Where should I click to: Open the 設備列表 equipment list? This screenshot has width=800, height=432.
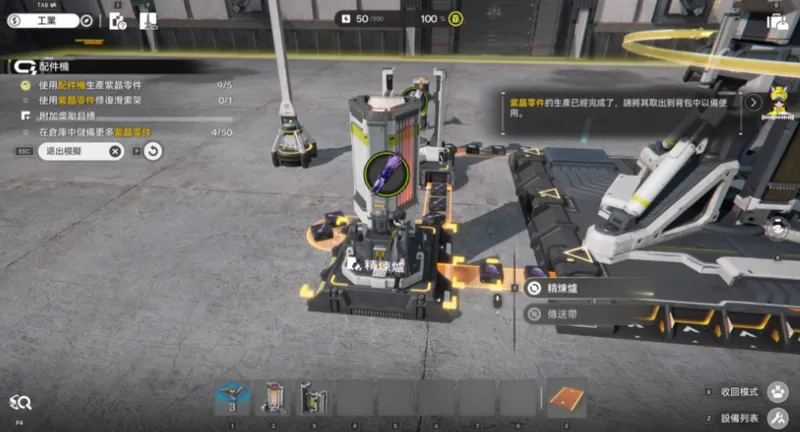pos(776,417)
